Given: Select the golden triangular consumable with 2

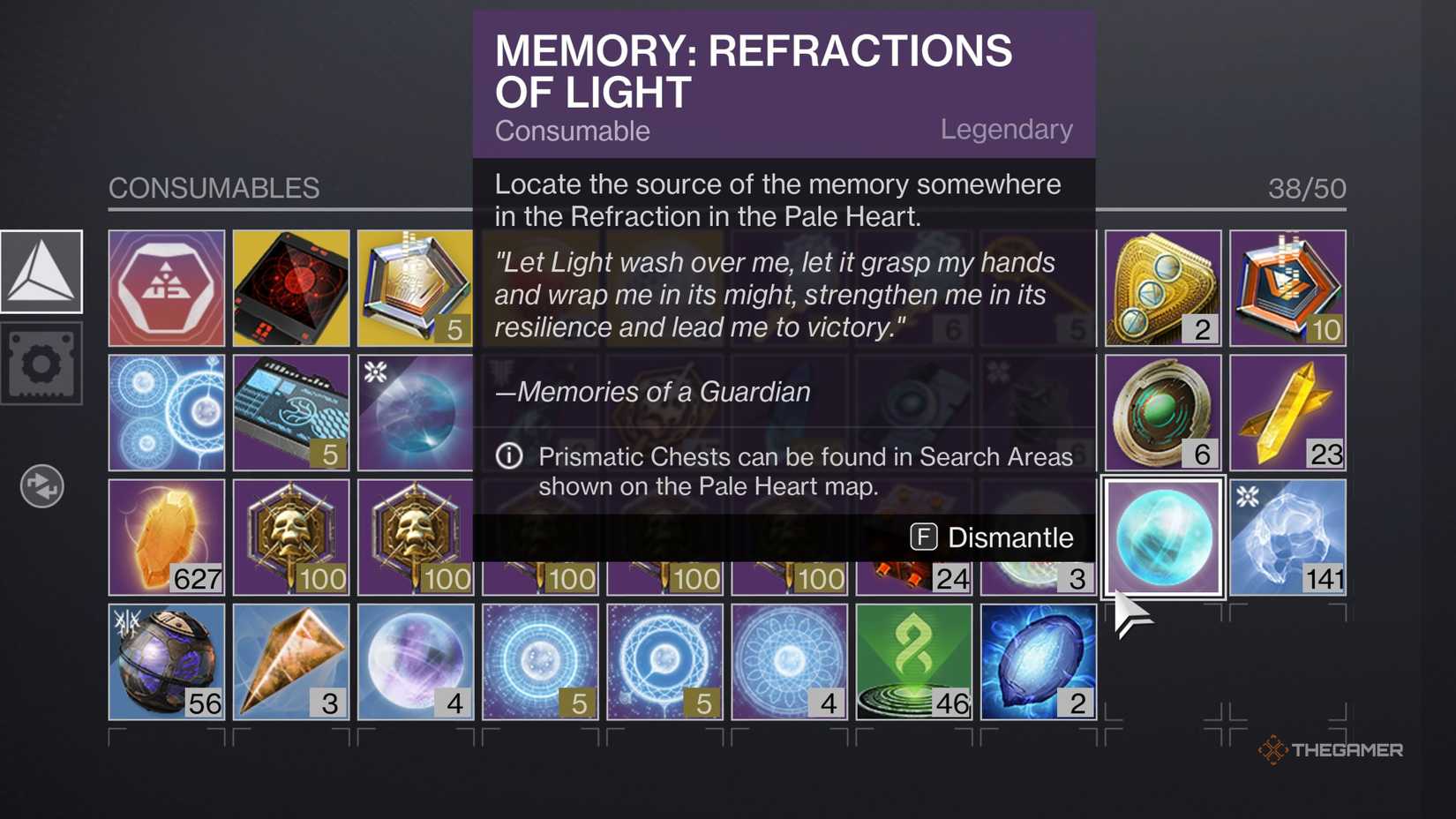Looking at the screenshot, I should 1162,287.
